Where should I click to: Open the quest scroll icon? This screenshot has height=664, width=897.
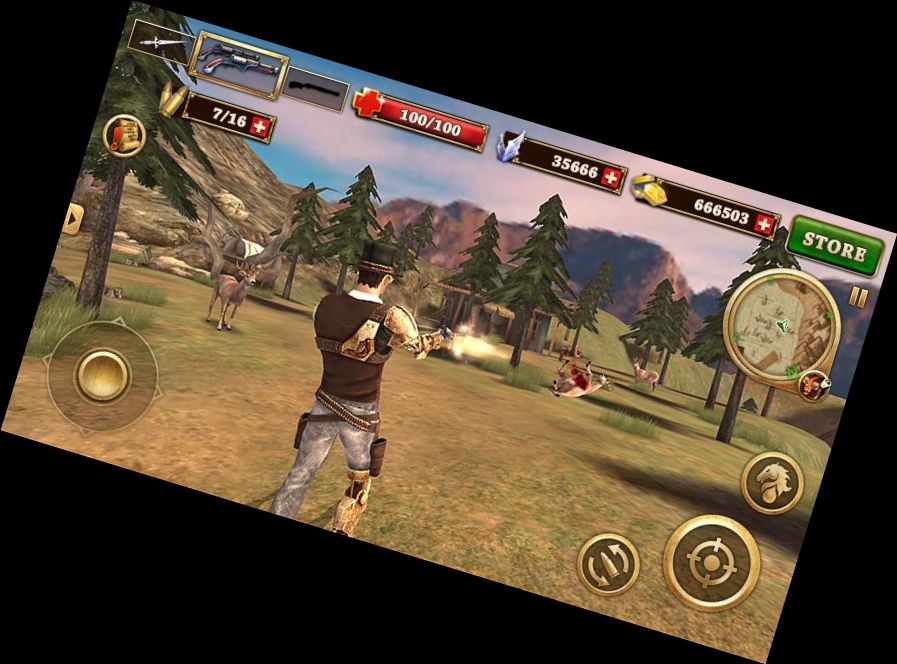pyautogui.click(x=125, y=134)
